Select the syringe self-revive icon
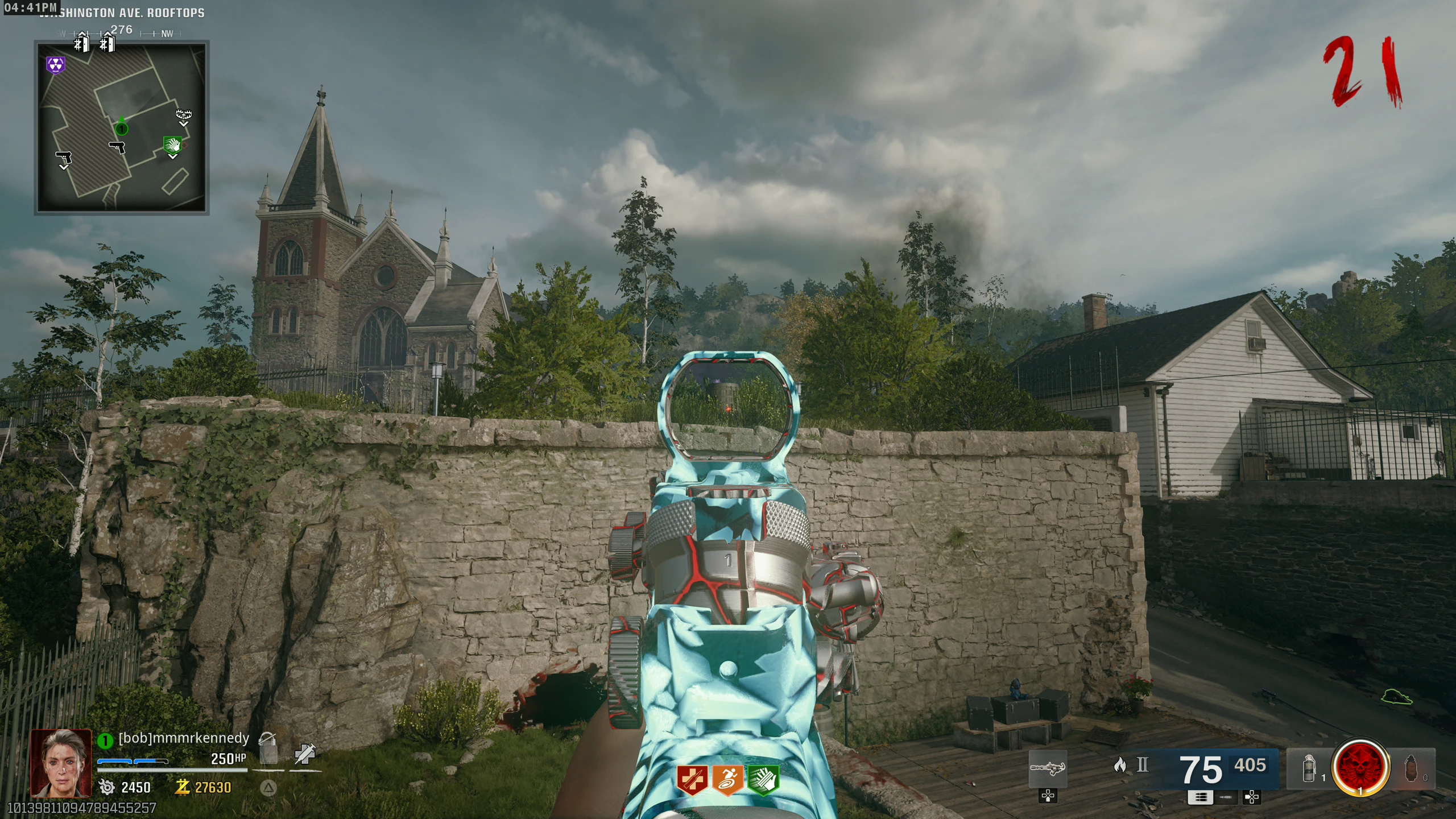This screenshot has height=819, width=1456. tap(305, 754)
